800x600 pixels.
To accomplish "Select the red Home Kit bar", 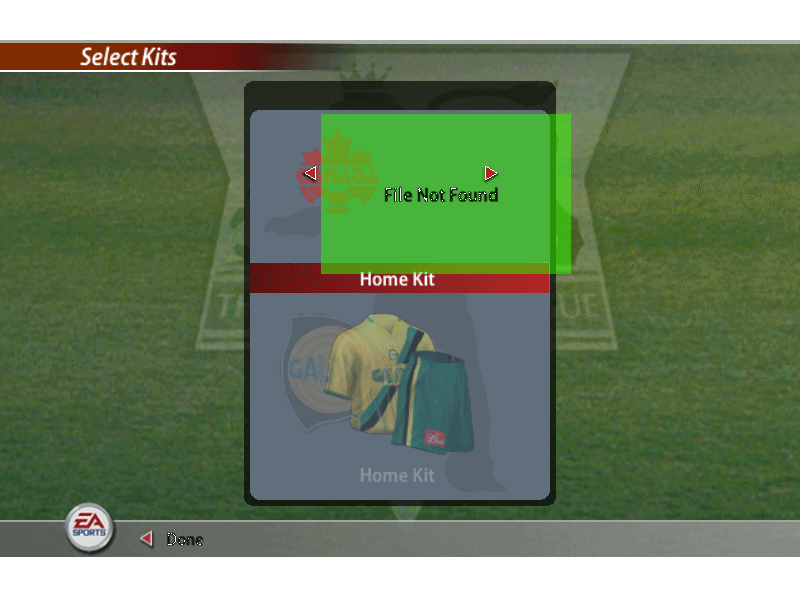I will (x=398, y=279).
